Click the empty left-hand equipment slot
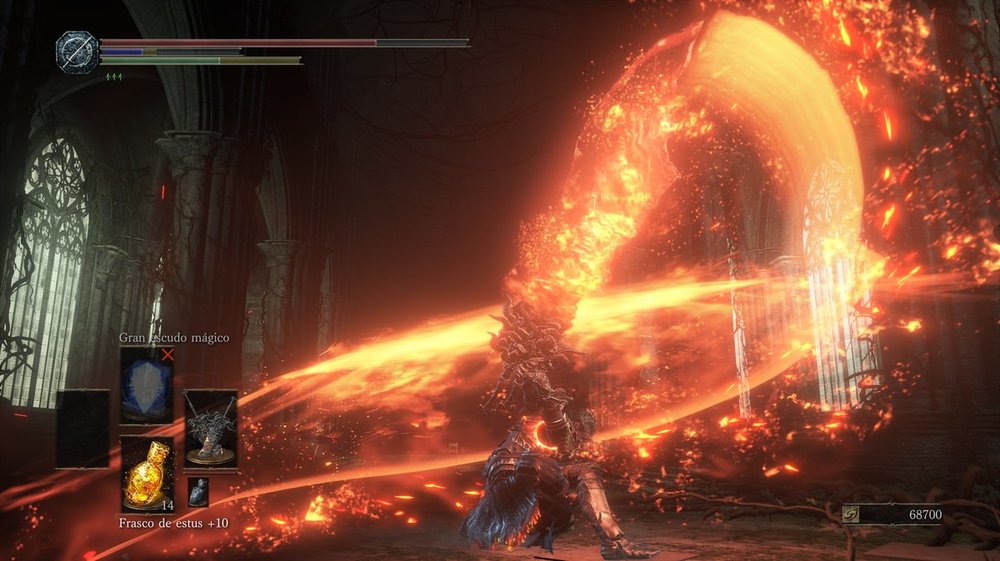Screen dimensions: 1000x561 click(x=82, y=429)
